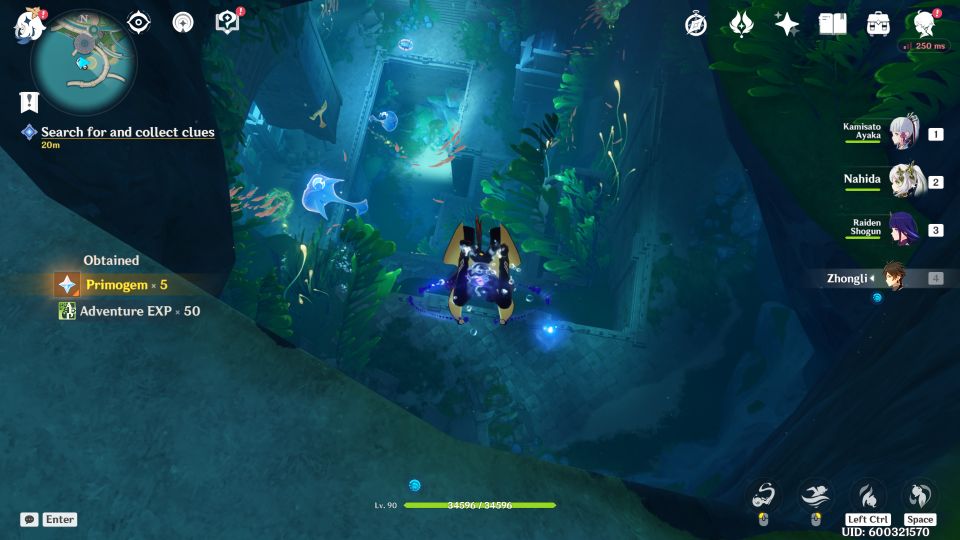Select Zhongli in the party list
Image resolution: width=960 pixels, height=540 pixels.
pos(890,278)
